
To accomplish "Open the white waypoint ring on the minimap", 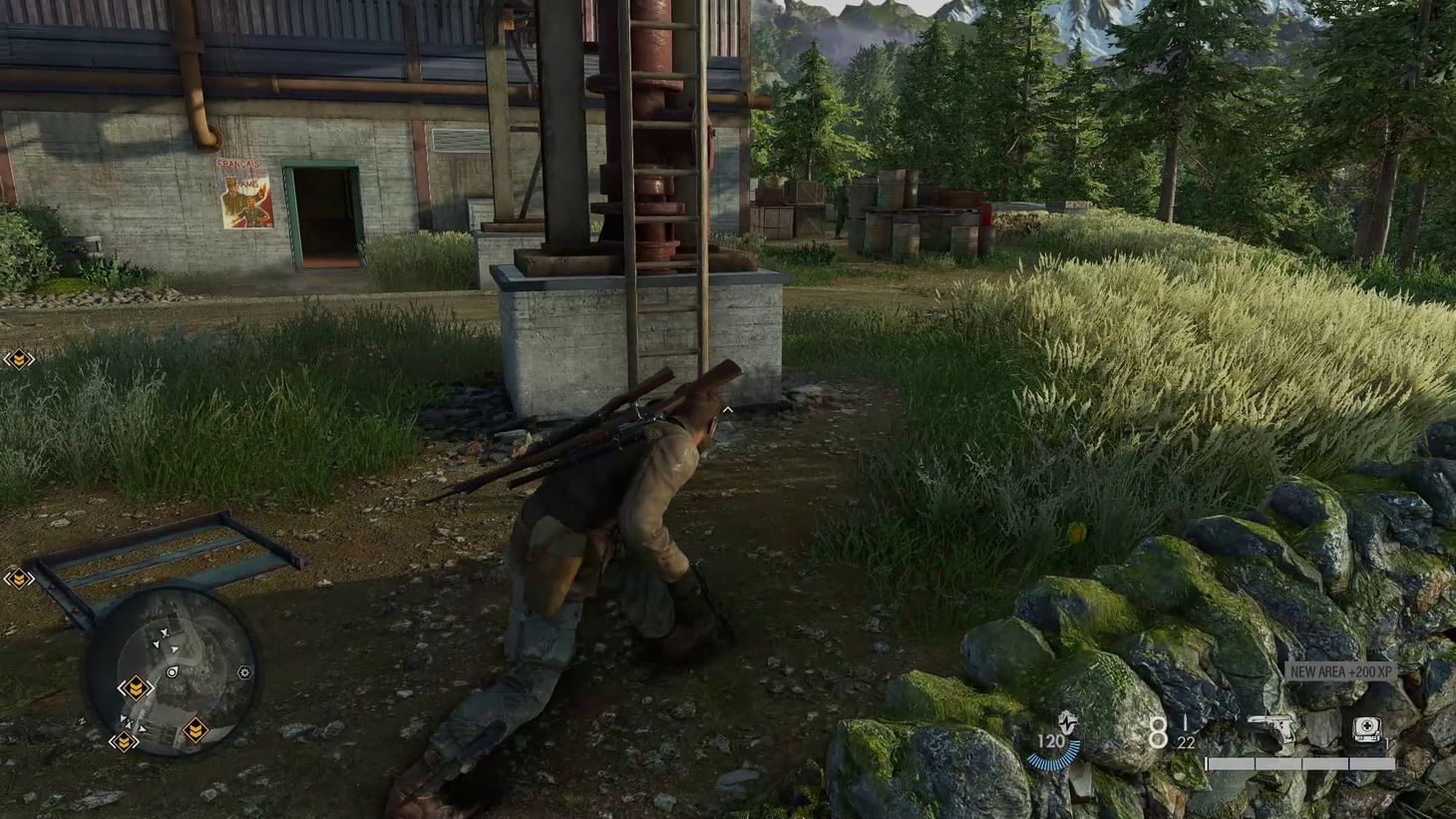I will tap(173, 671).
